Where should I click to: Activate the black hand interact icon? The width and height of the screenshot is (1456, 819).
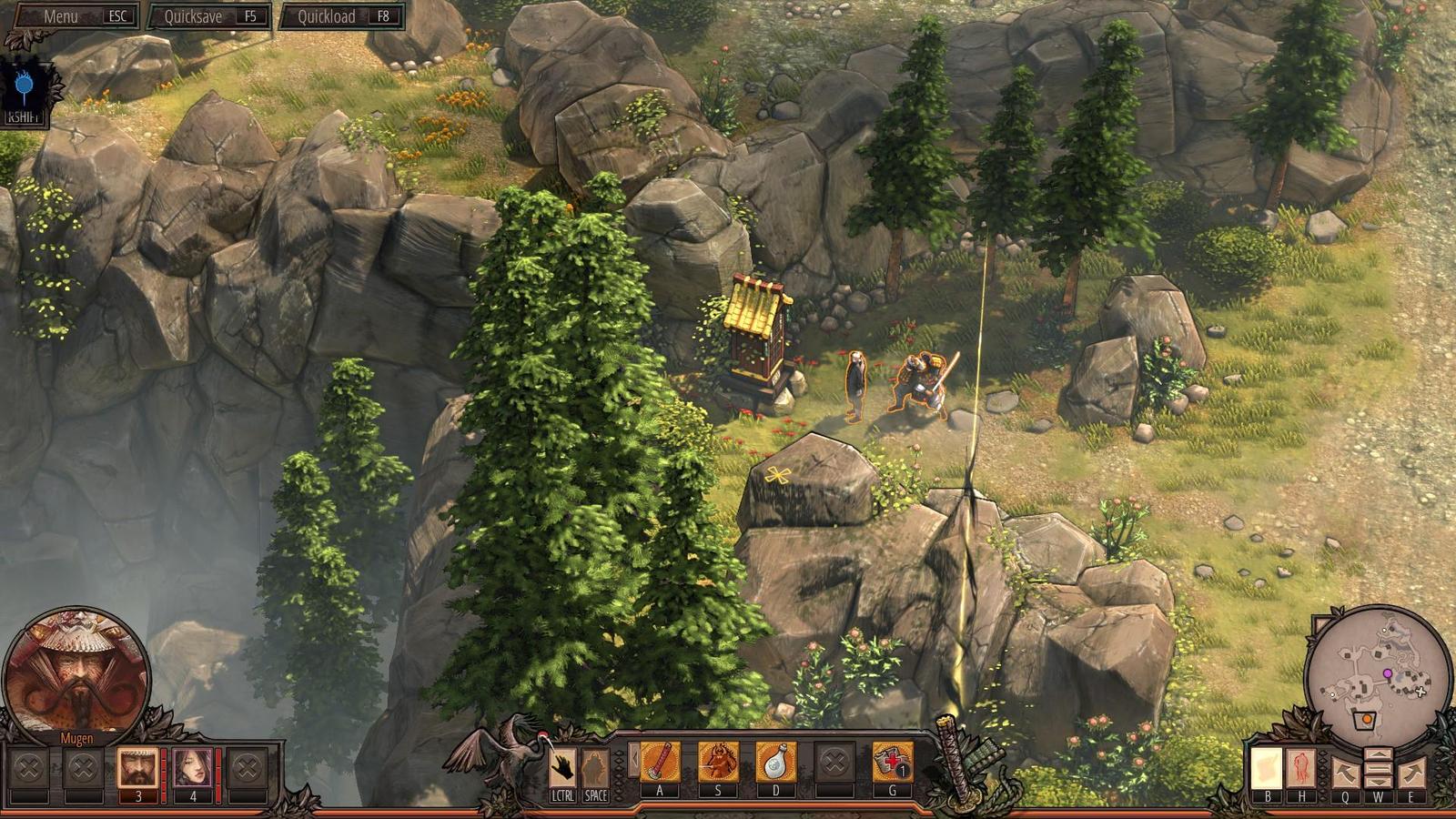coord(563,767)
